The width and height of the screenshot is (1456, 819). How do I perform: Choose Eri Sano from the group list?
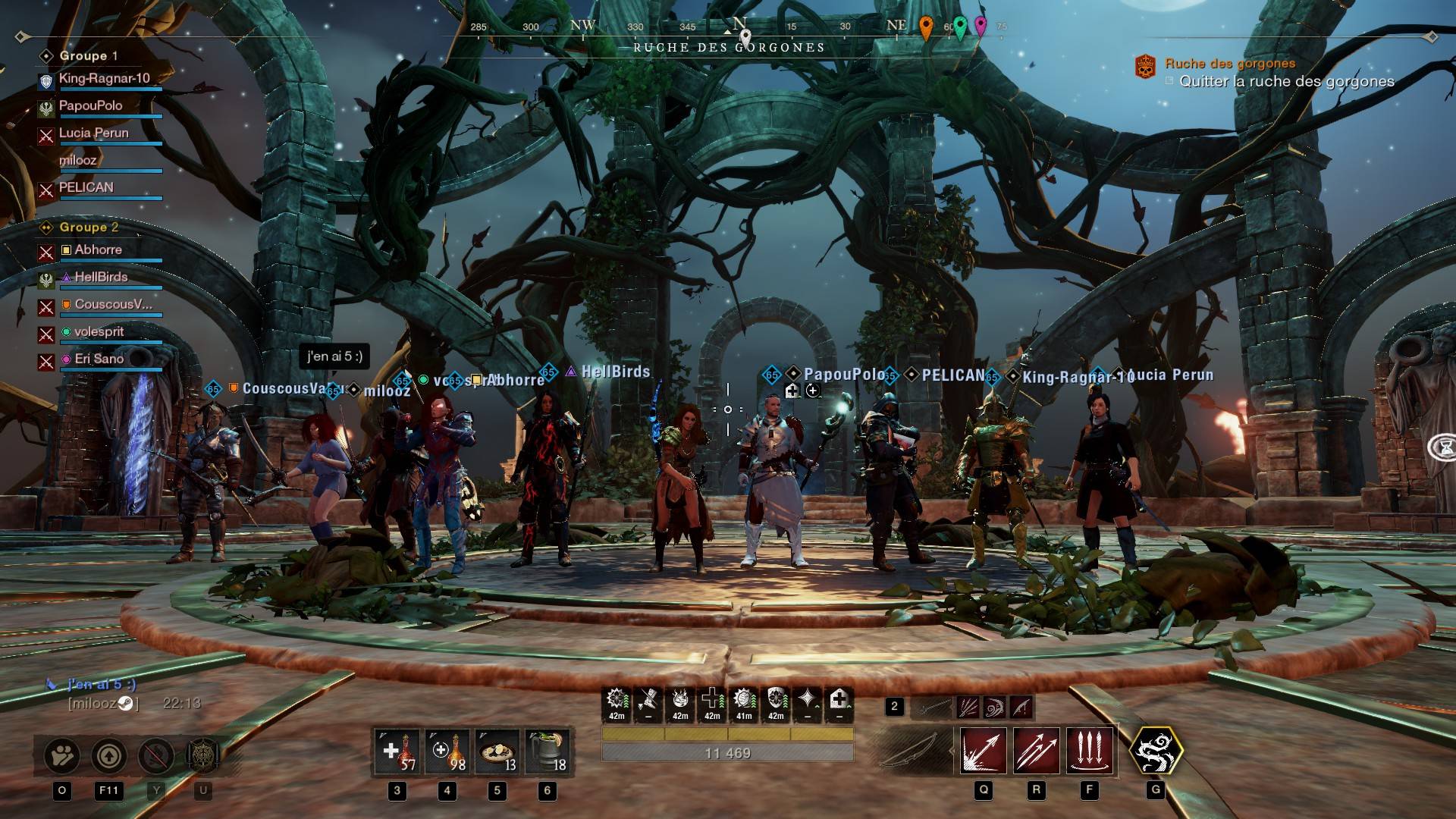coord(99,359)
